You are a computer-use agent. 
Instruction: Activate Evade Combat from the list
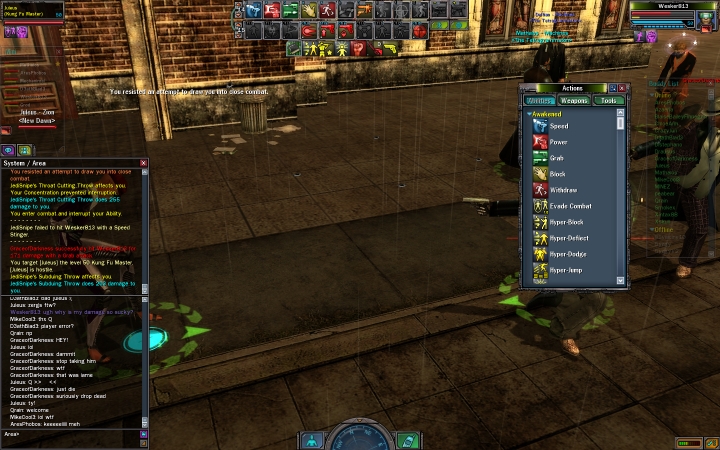(x=570, y=206)
